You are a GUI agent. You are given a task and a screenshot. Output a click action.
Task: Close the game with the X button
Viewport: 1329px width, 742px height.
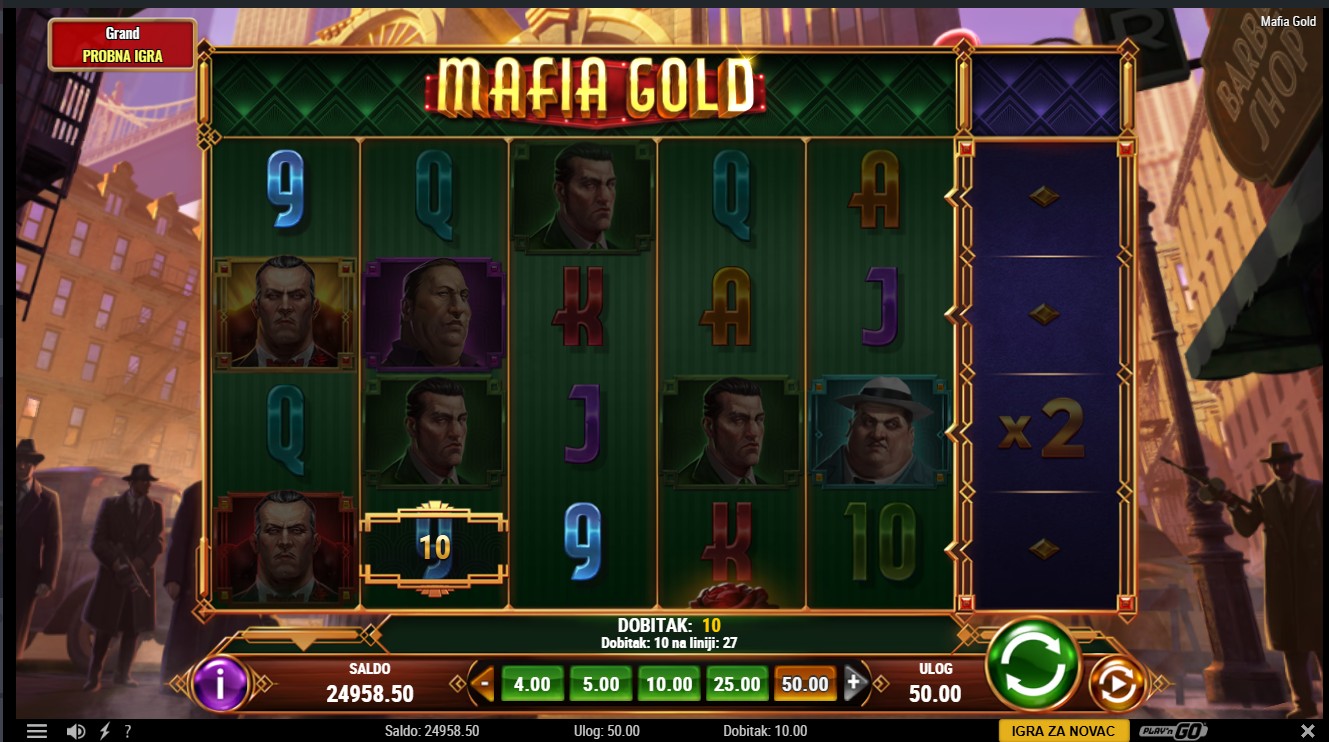(x=1308, y=731)
